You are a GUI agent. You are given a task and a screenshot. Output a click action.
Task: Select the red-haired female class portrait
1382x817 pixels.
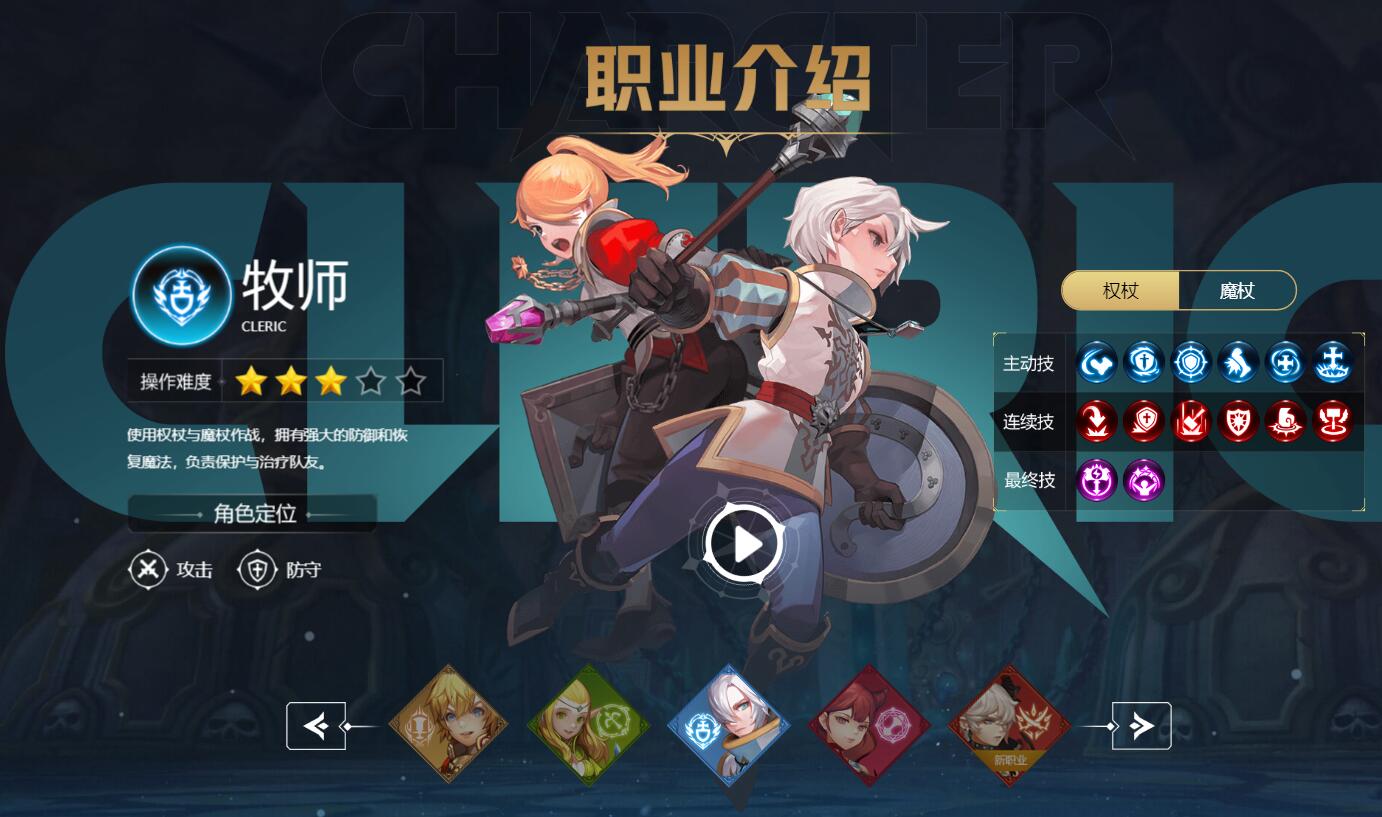pos(868,725)
